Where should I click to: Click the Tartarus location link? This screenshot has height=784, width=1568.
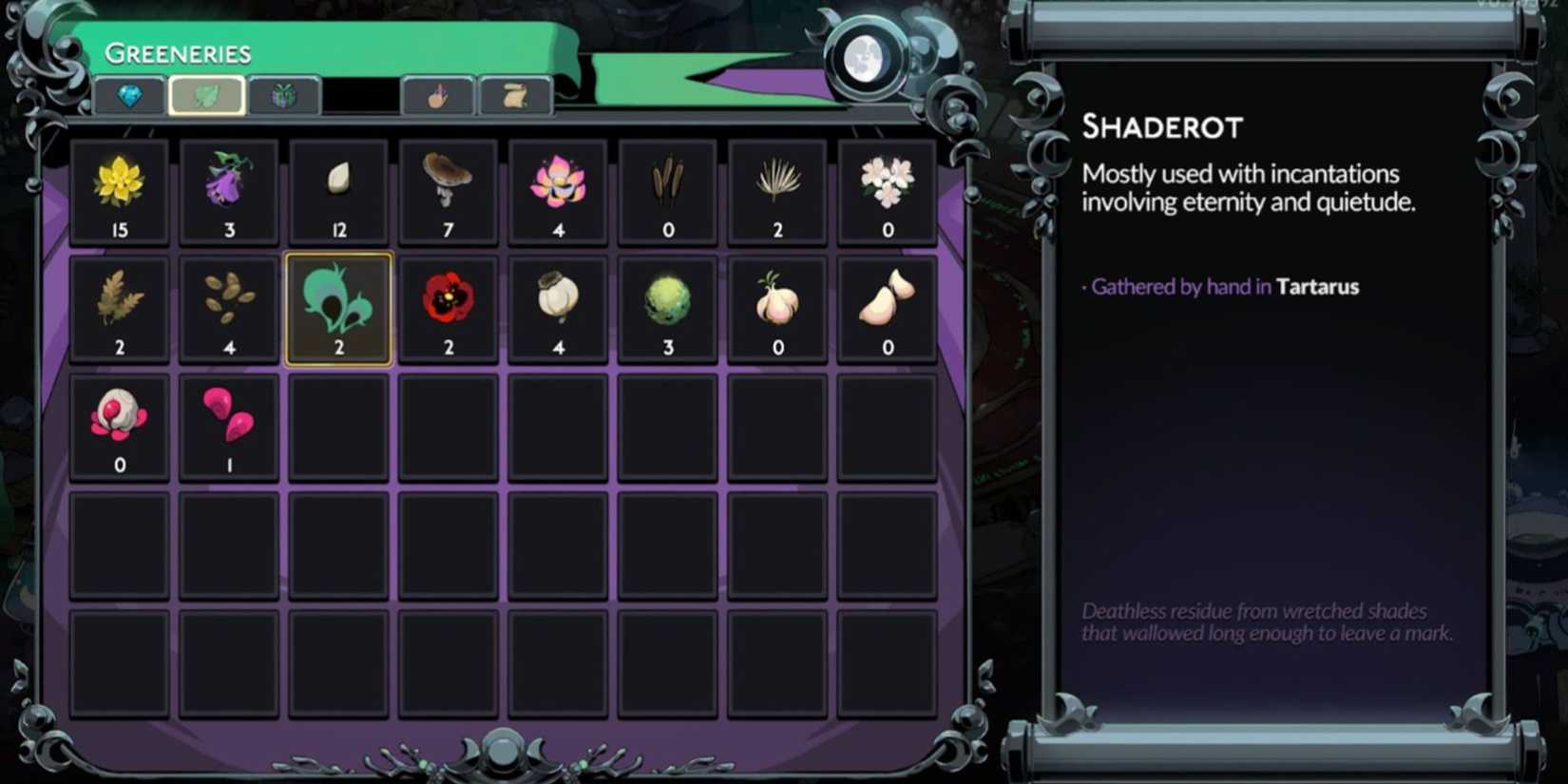[x=1317, y=286]
